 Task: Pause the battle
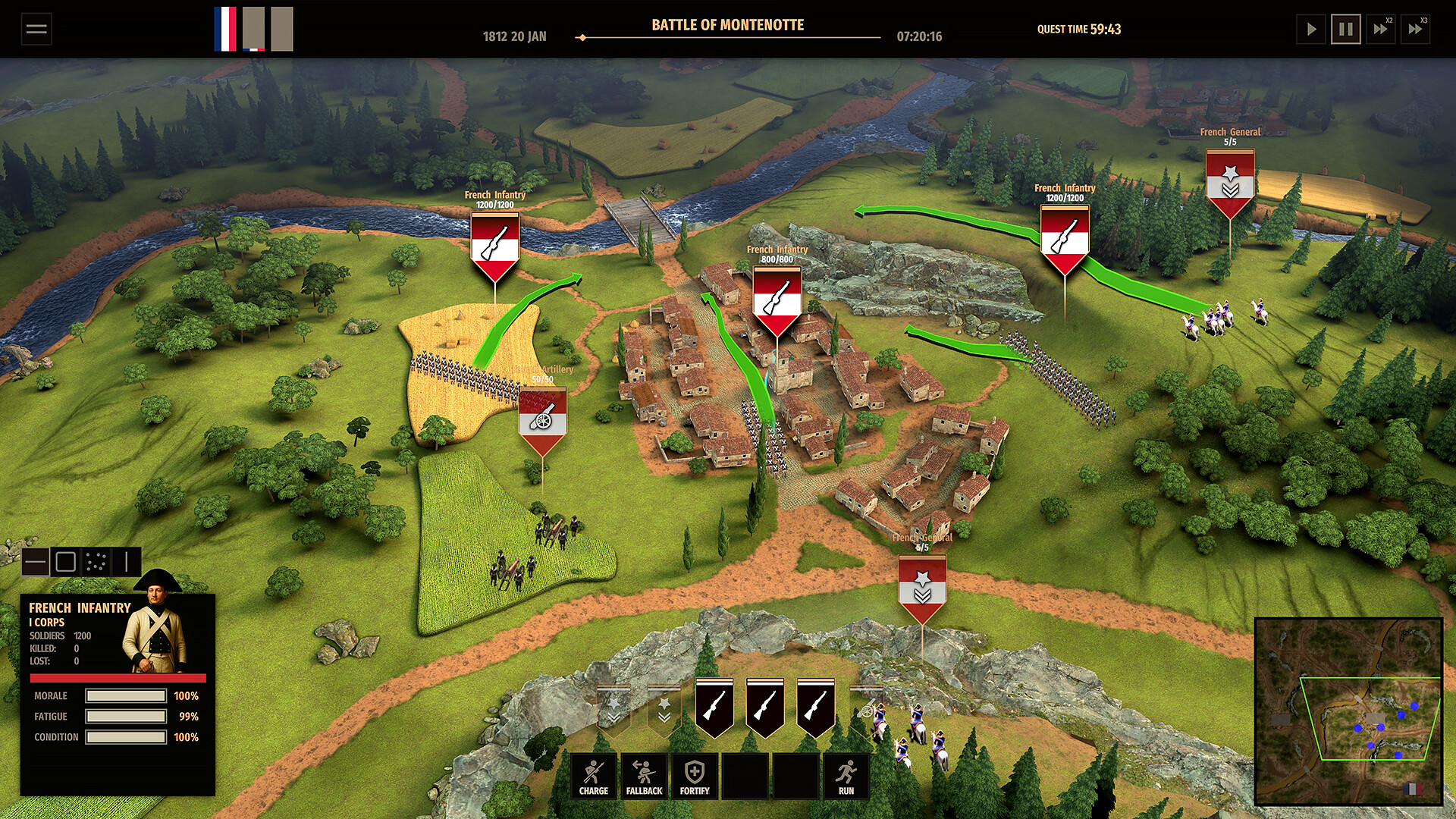1345,29
